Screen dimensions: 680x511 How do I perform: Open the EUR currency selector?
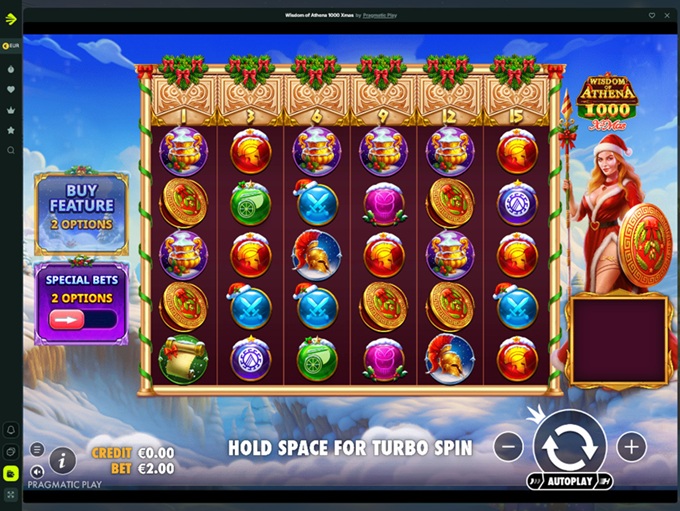point(11,46)
